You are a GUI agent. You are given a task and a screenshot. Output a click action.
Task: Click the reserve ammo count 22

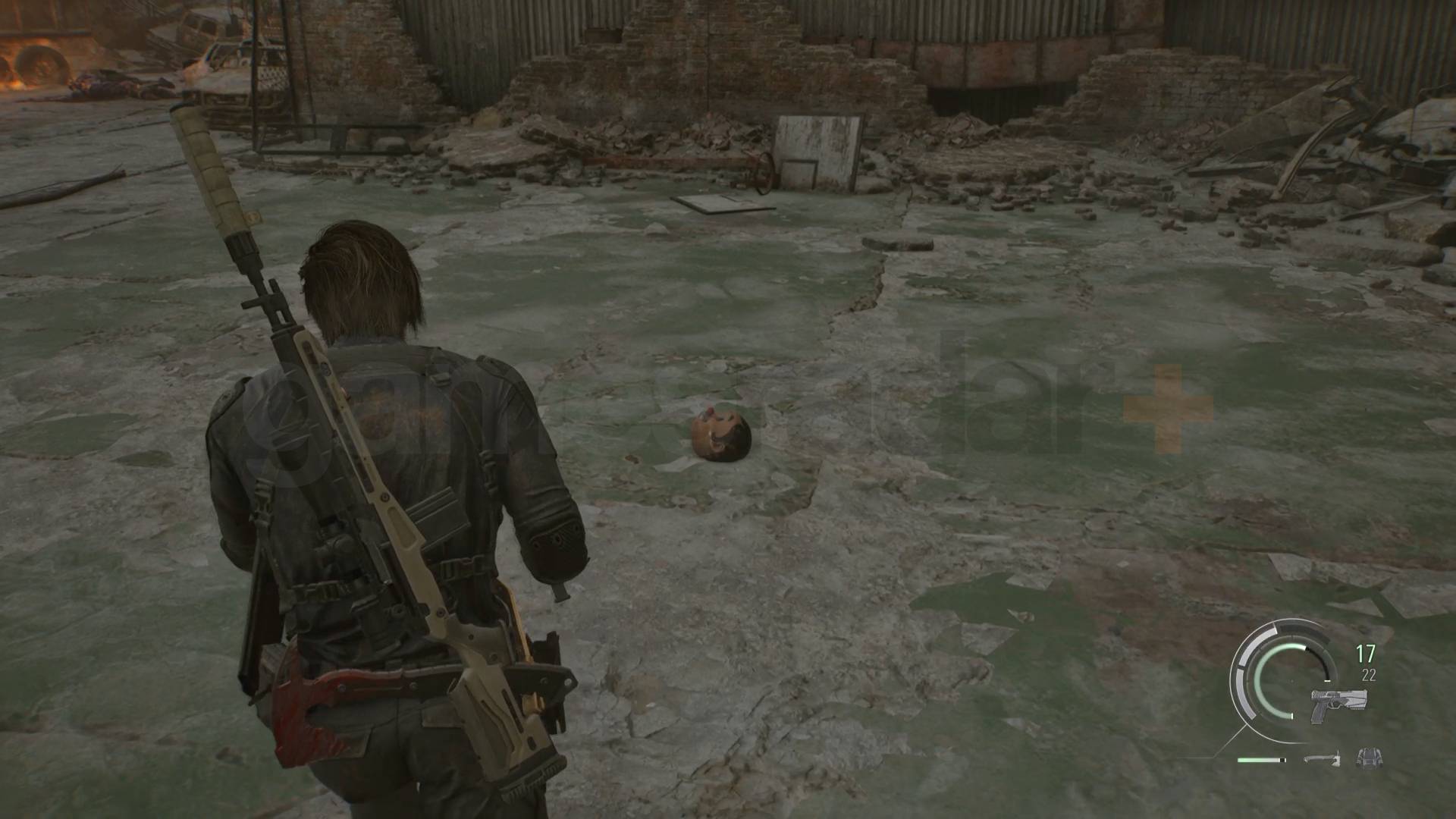point(1370,675)
